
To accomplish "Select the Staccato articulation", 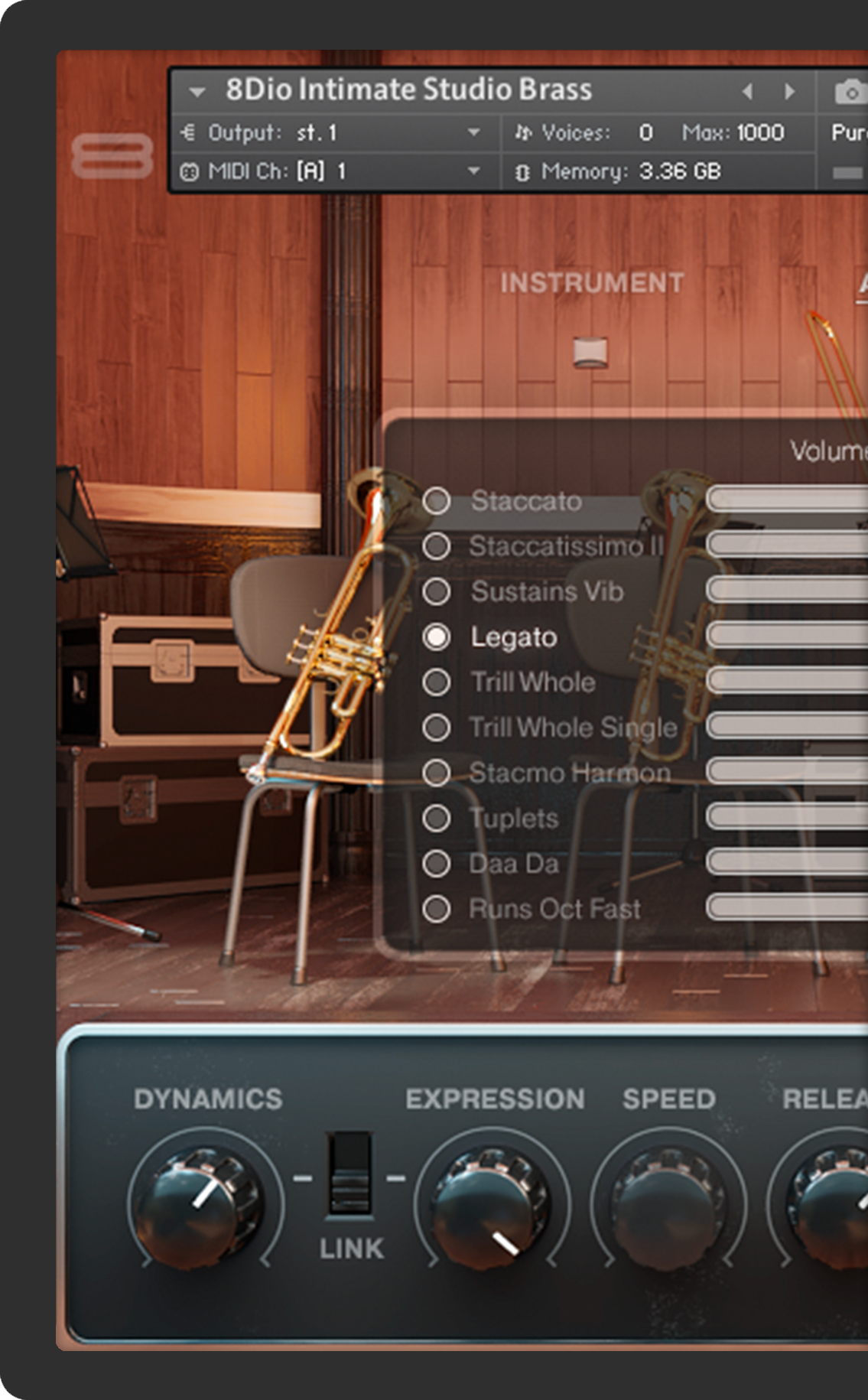I will click(437, 501).
